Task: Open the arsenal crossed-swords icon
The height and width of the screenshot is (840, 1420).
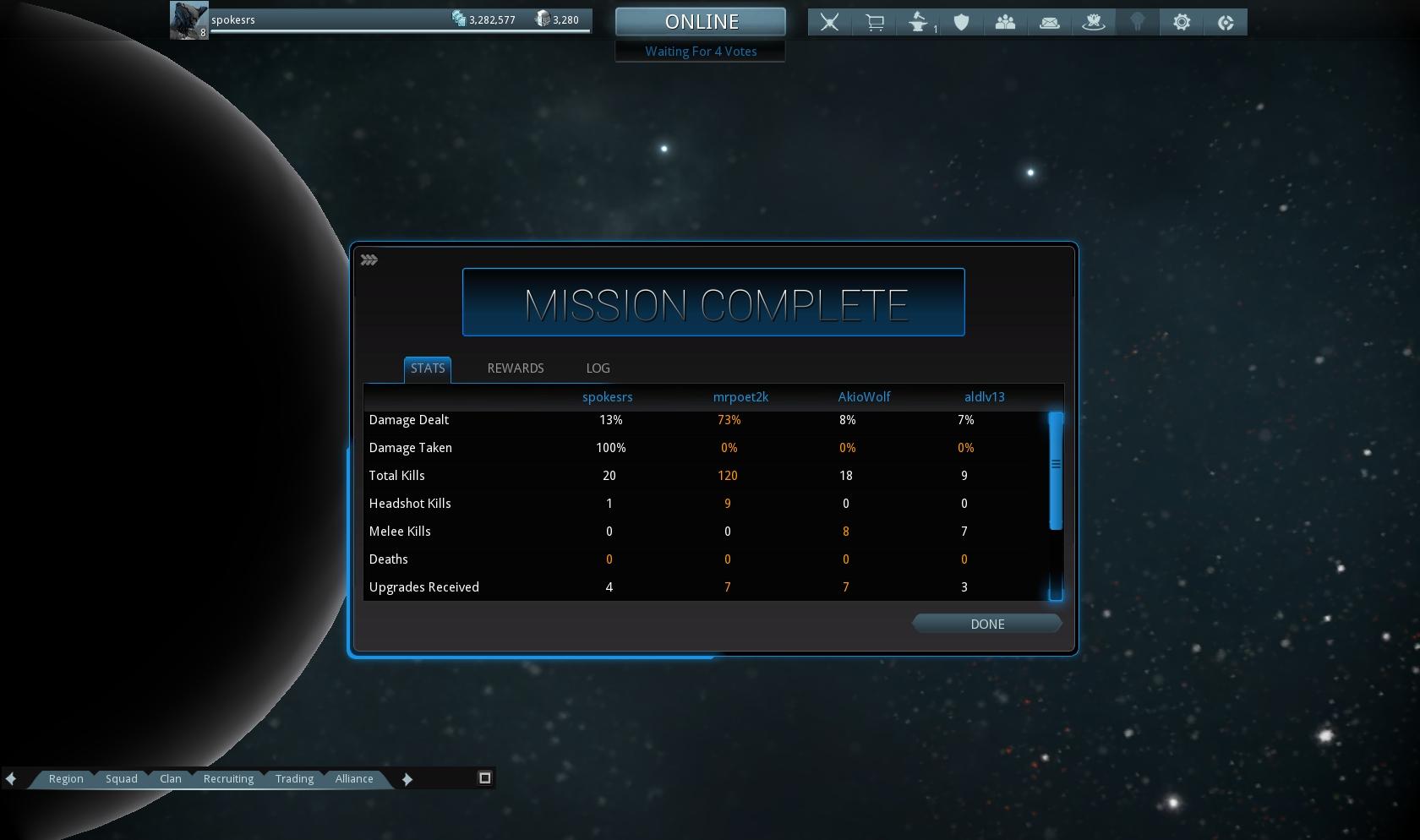Action: 830,22
